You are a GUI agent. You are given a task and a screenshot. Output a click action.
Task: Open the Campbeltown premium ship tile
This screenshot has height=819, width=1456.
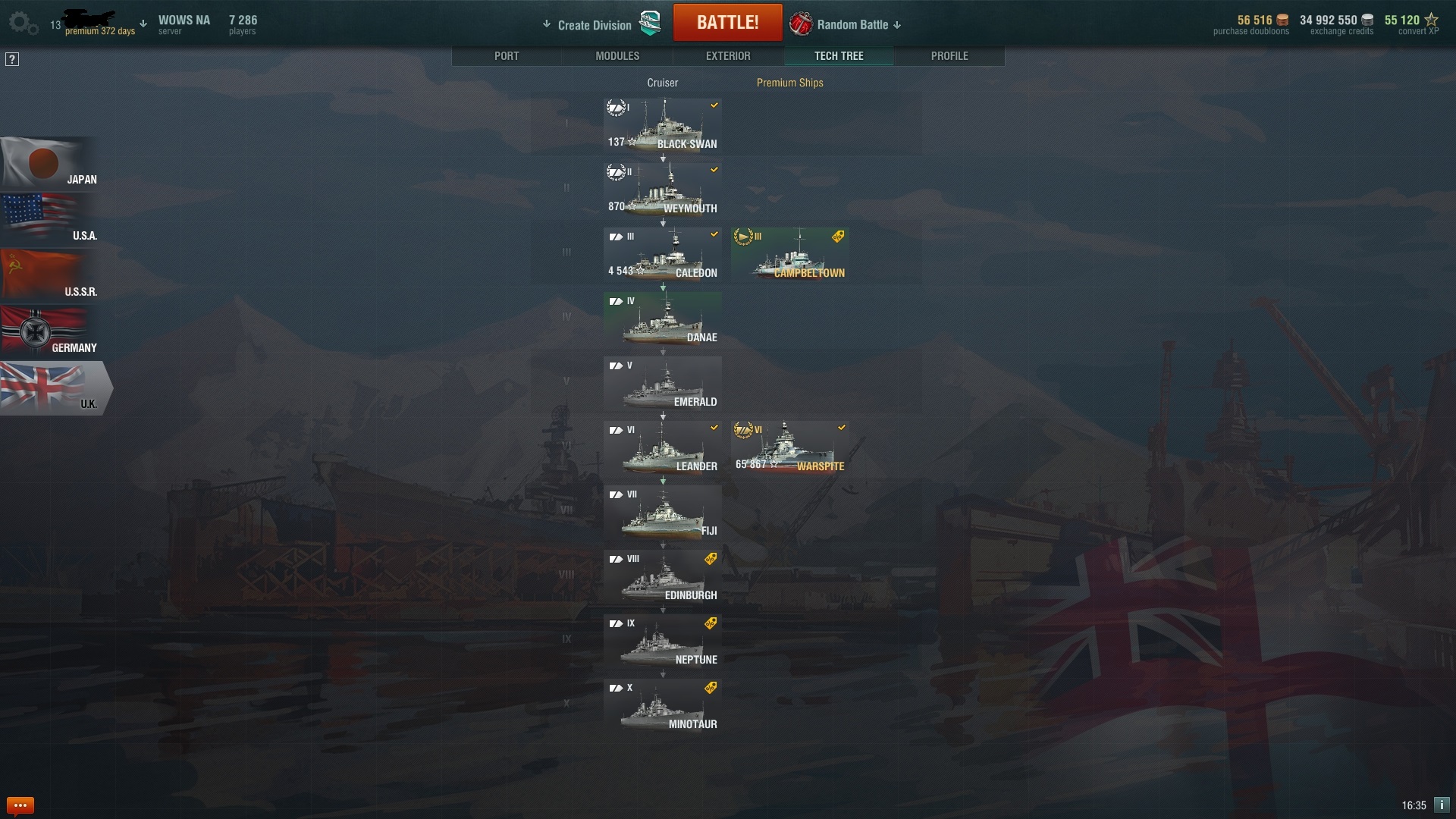pos(790,255)
